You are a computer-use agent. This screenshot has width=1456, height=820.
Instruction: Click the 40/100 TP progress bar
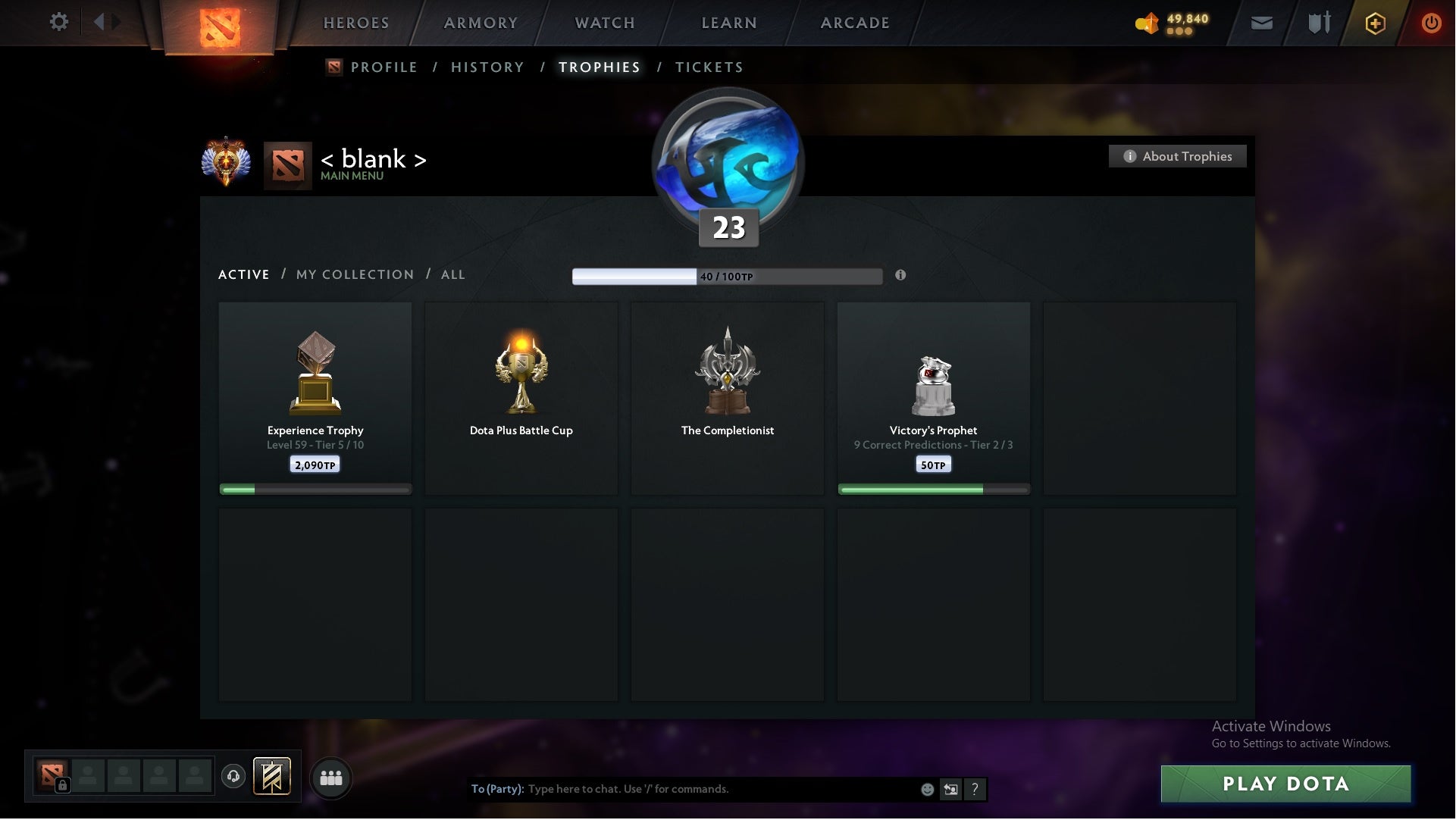727,275
